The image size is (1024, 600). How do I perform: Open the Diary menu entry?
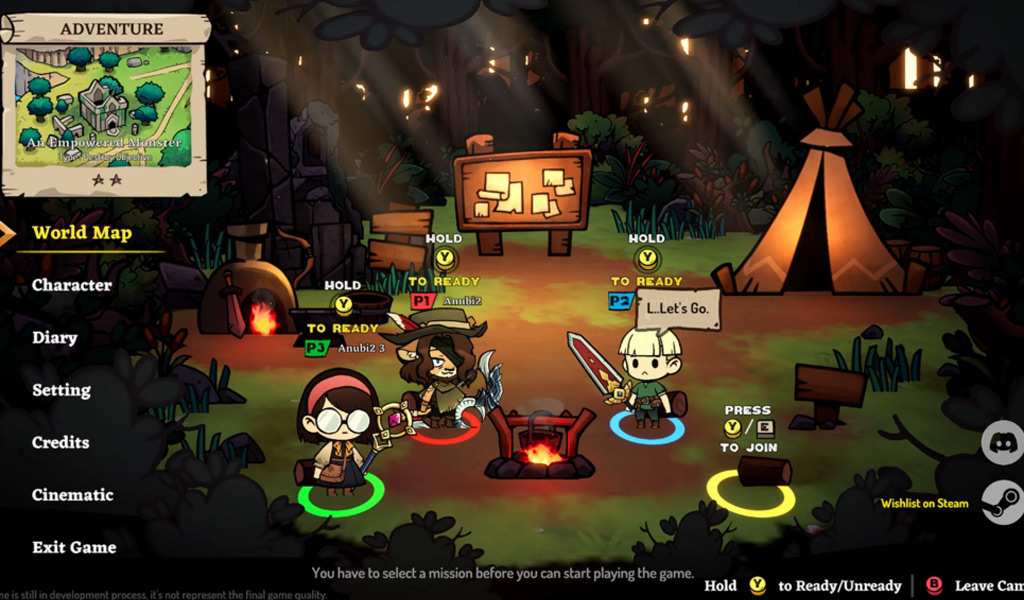click(55, 338)
